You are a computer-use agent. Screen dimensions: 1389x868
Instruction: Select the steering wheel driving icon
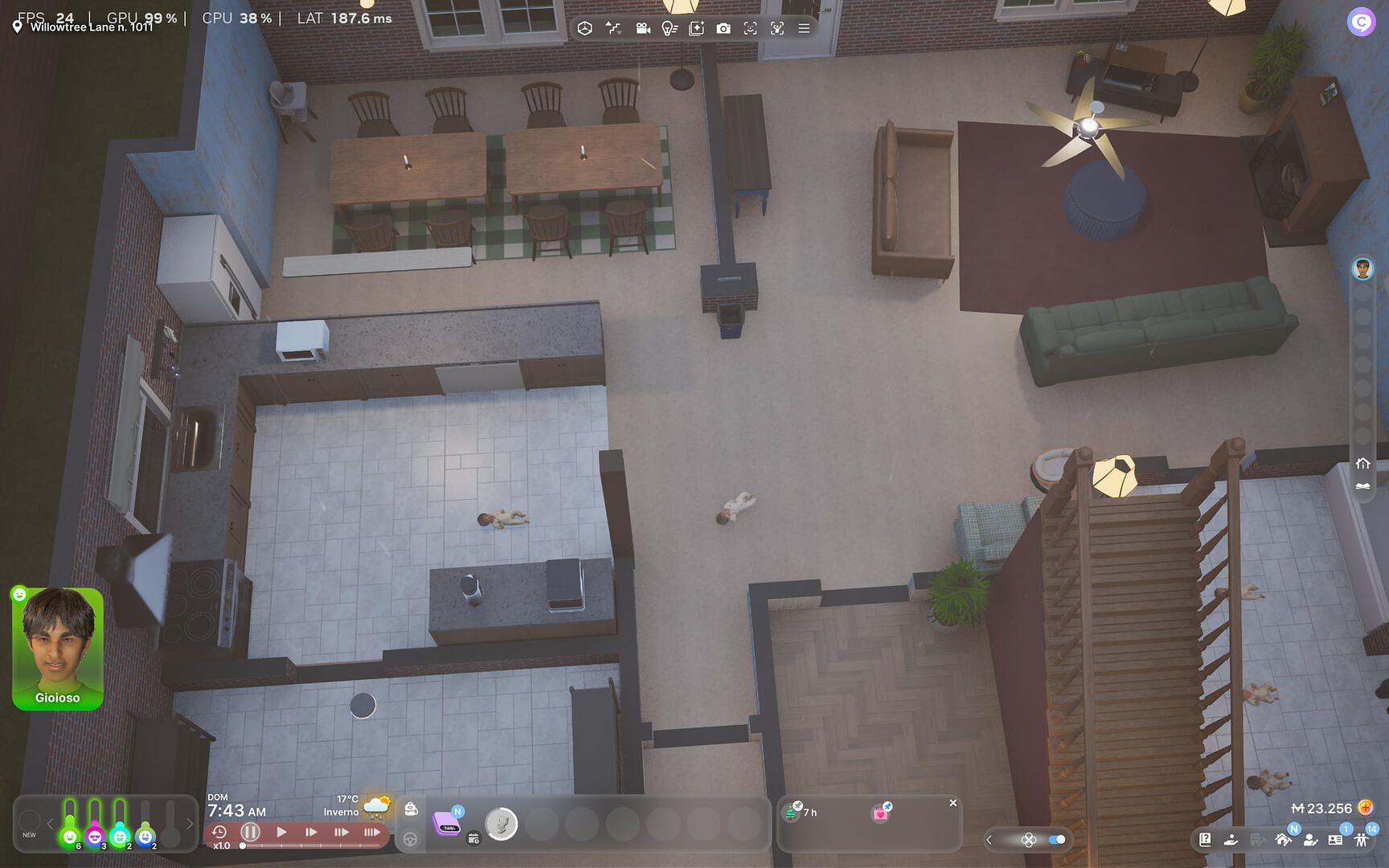pyautogui.click(x=410, y=838)
